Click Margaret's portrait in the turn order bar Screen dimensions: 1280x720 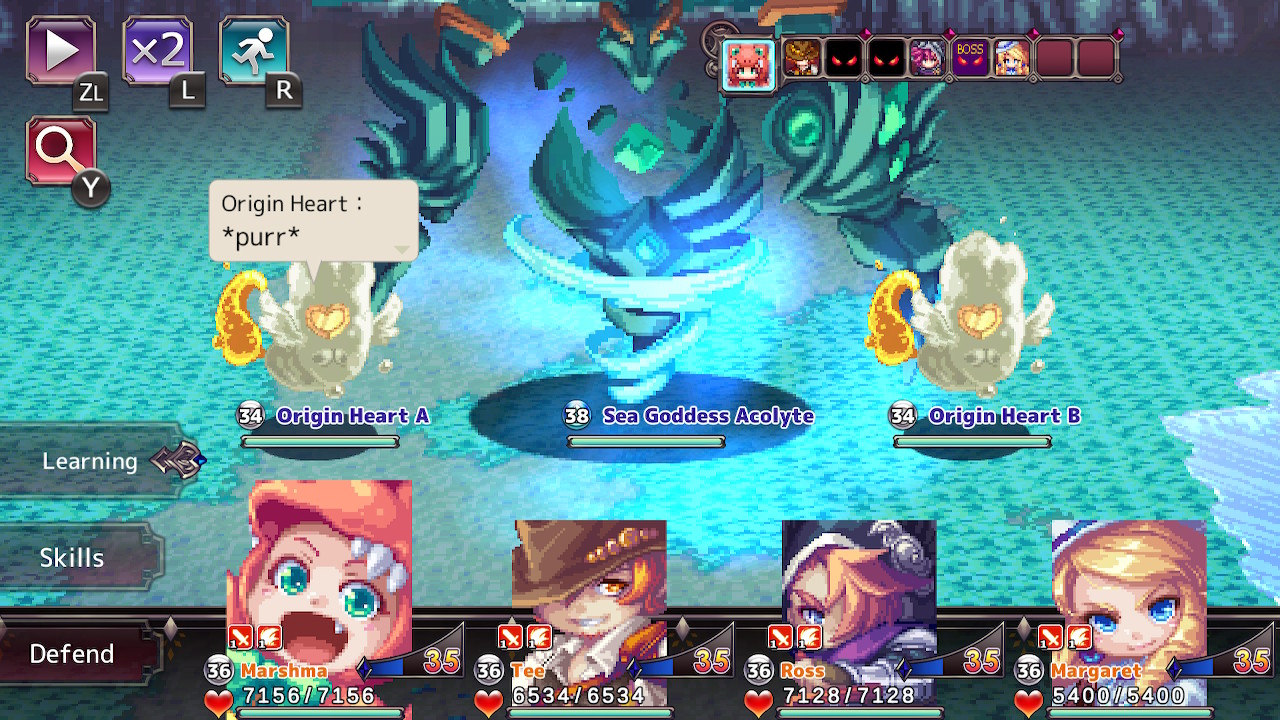click(1013, 58)
